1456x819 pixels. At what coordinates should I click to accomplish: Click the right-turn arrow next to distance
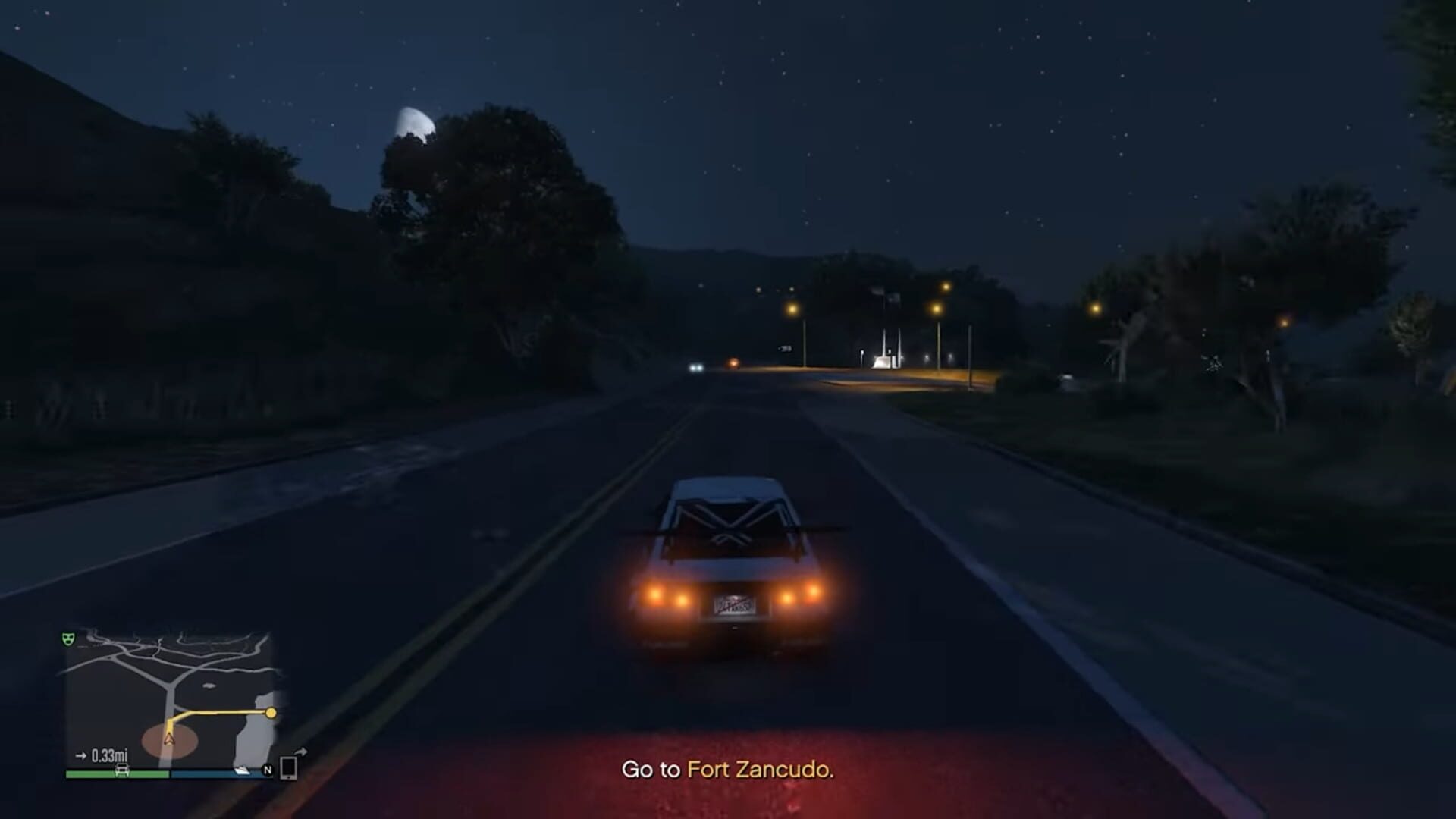[x=81, y=755]
